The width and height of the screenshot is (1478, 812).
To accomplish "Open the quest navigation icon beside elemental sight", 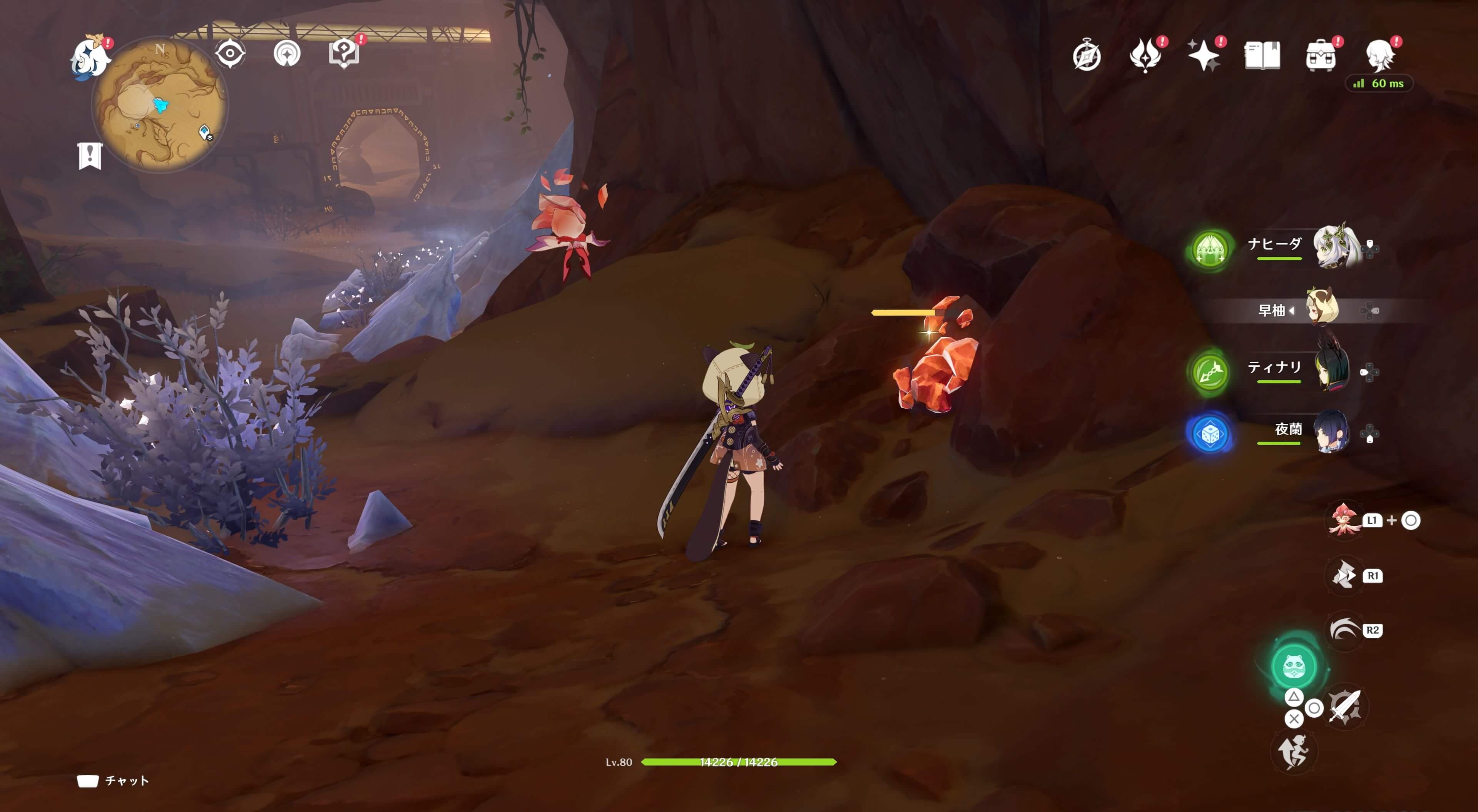I will click(x=286, y=54).
